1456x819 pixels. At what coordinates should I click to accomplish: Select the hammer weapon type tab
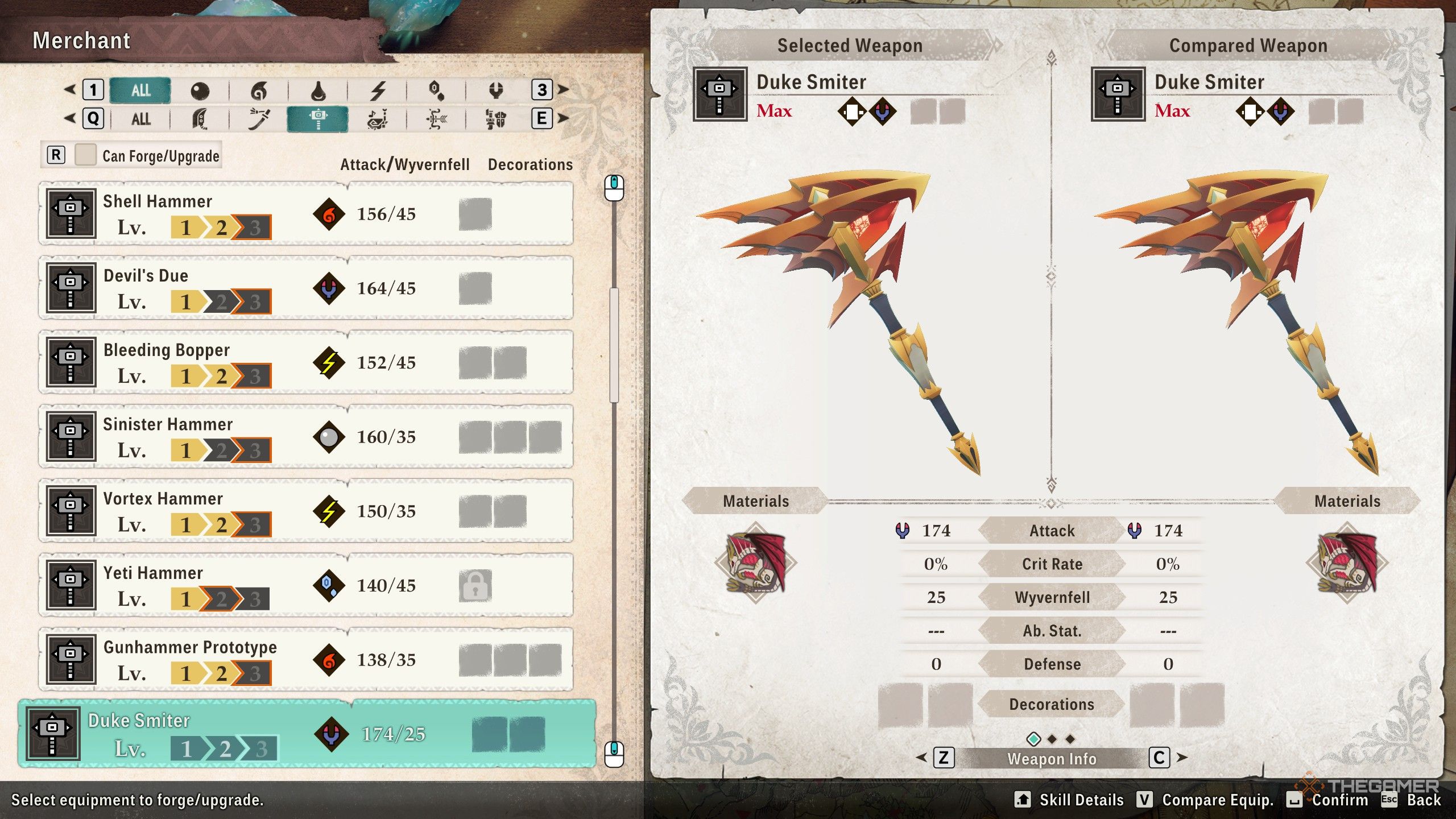click(317, 119)
